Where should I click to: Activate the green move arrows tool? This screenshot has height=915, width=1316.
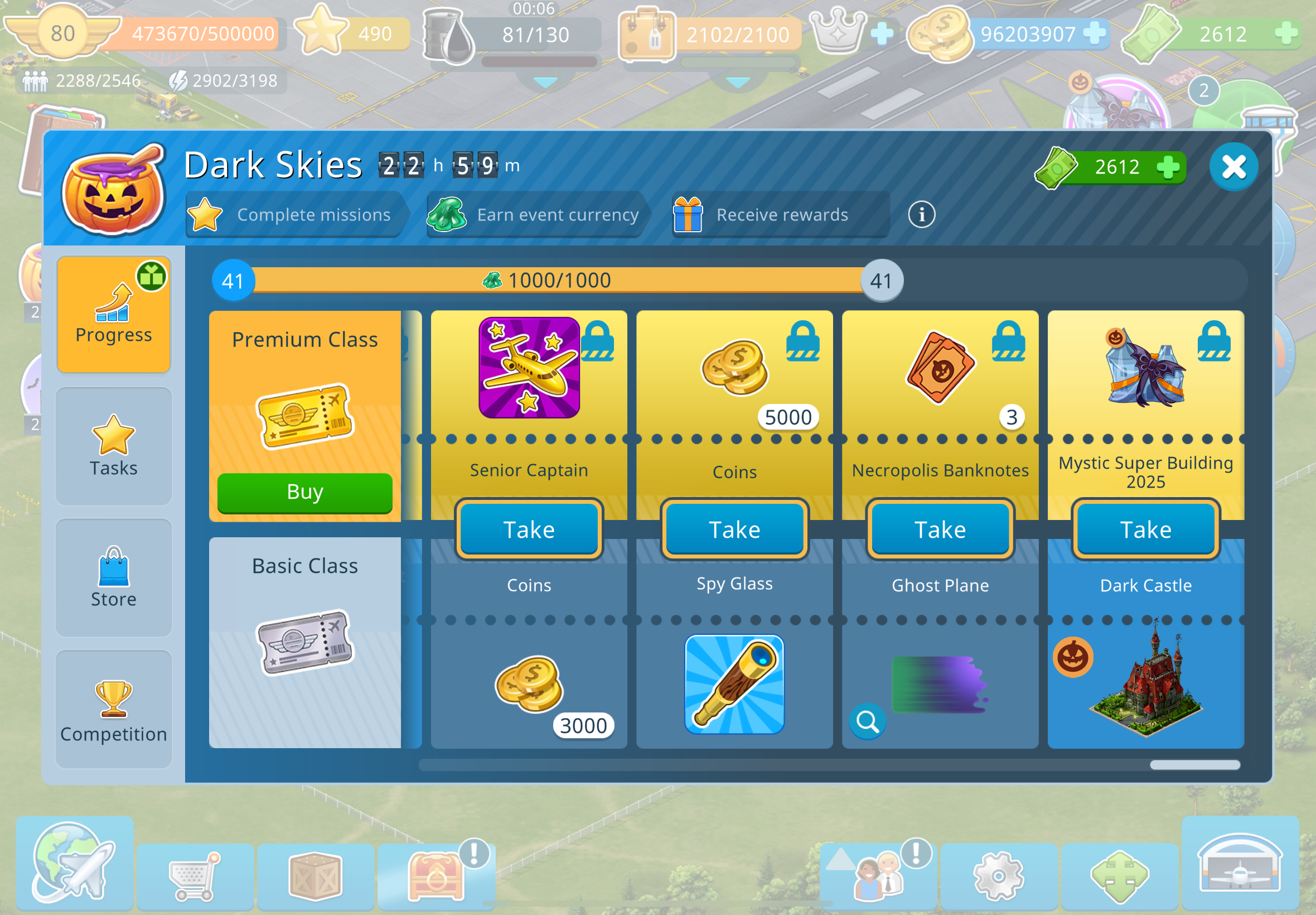click(1120, 876)
